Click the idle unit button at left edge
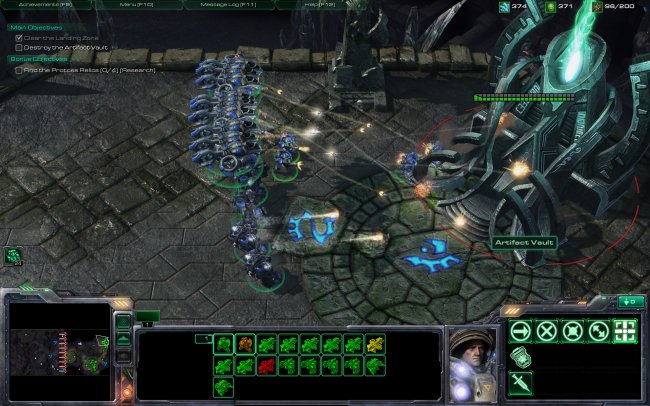 pyautogui.click(x=13, y=256)
